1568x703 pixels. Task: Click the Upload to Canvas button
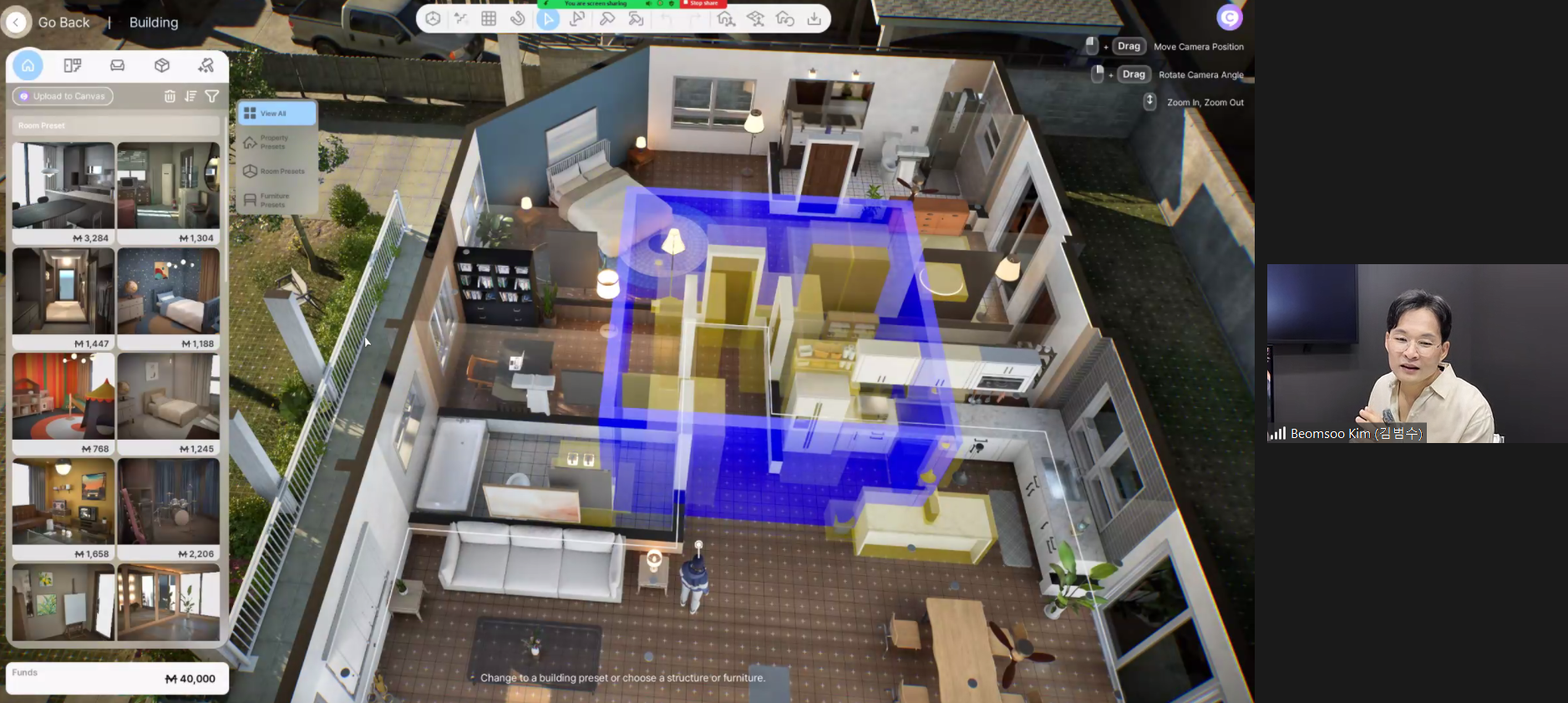(x=63, y=96)
